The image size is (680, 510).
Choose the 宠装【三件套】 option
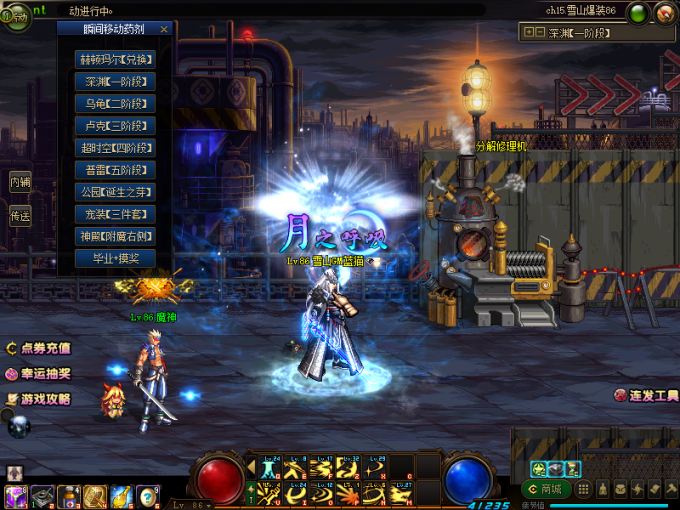coord(115,214)
